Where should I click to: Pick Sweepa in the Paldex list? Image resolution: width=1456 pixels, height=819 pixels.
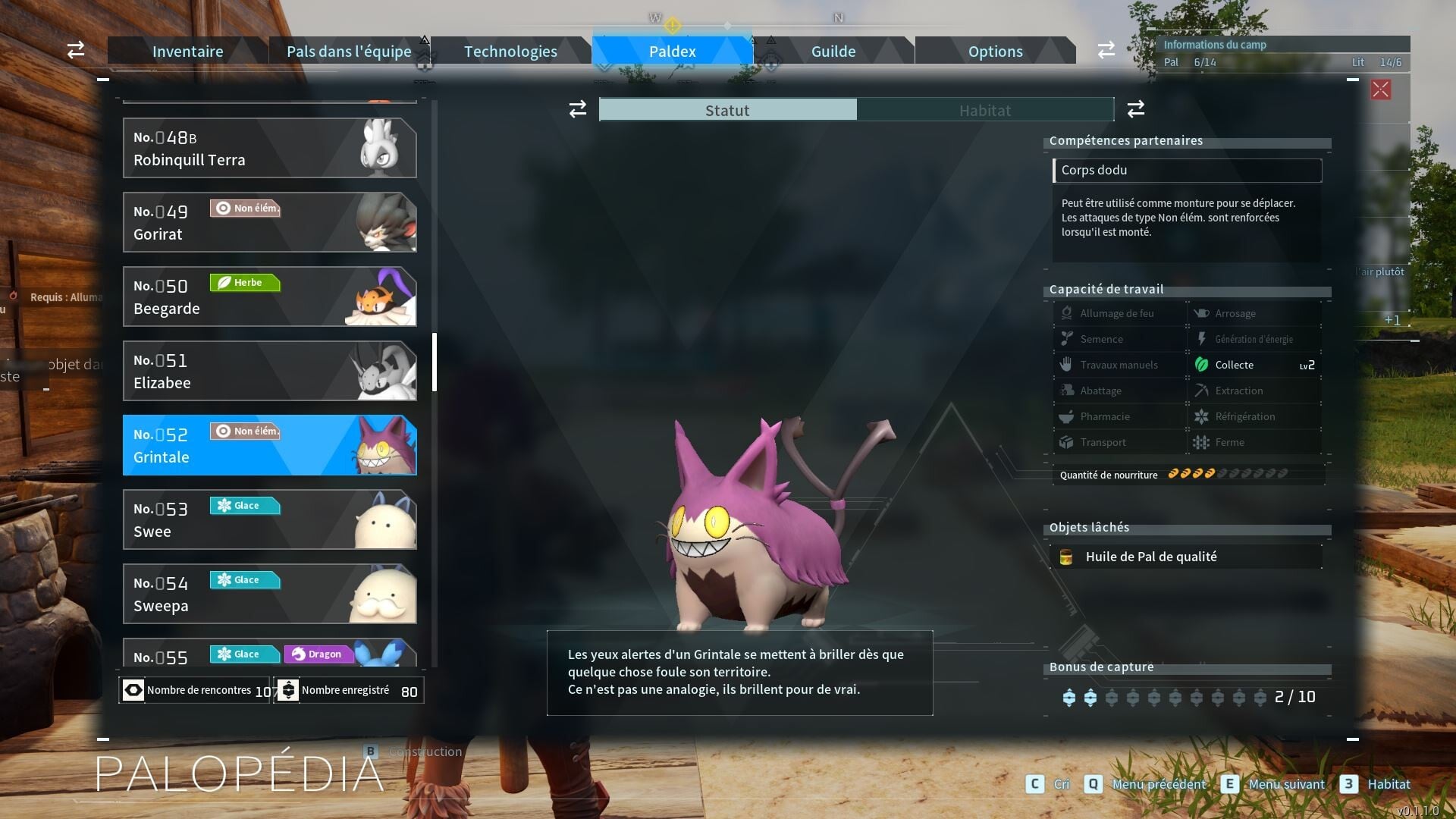[x=269, y=594]
